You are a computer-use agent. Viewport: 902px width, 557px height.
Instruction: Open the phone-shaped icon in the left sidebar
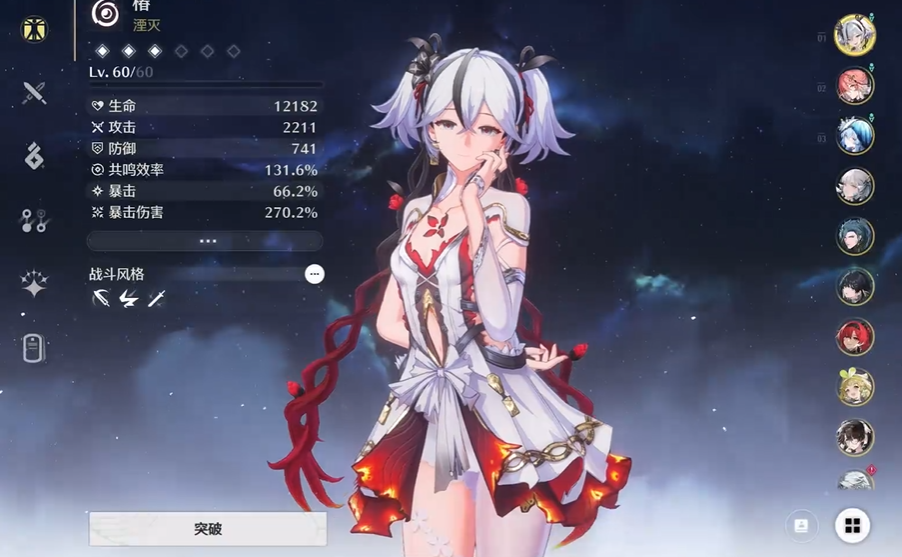(34, 348)
